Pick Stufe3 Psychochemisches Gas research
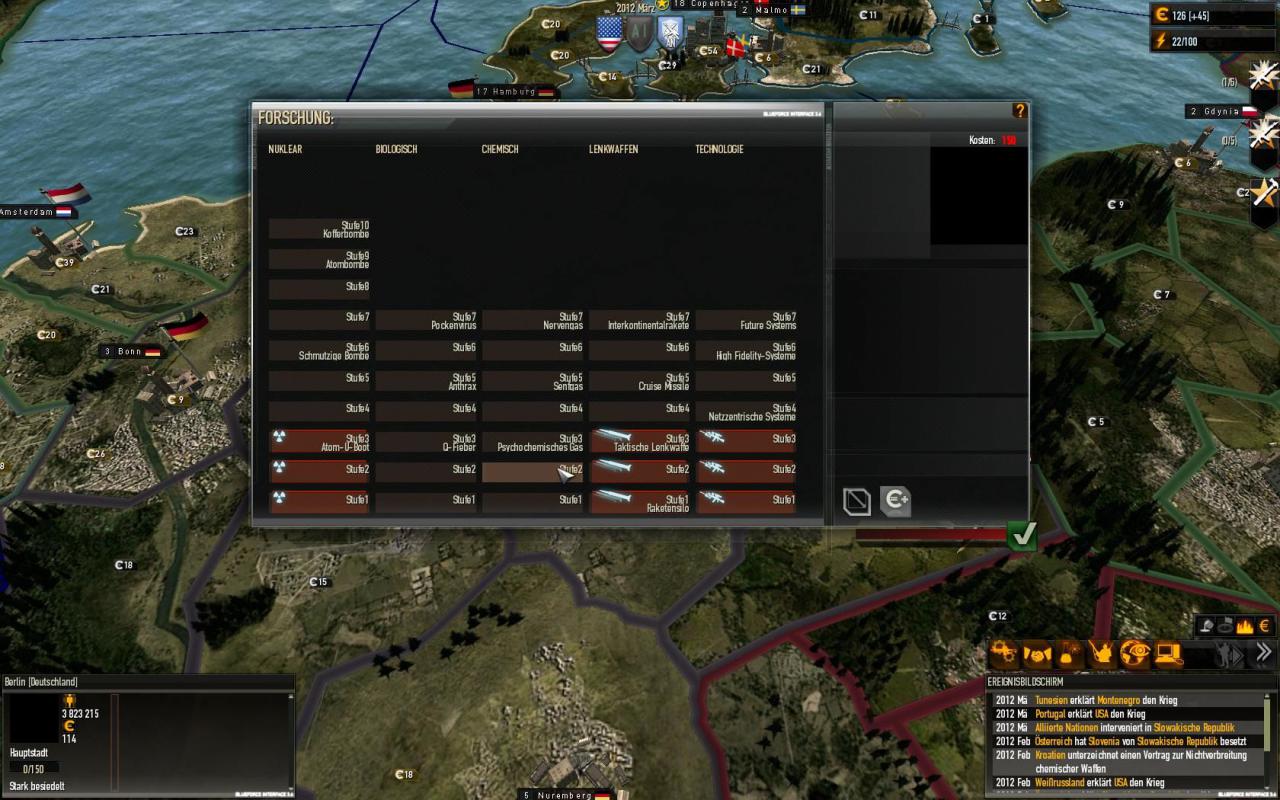 [x=533, y=442]
